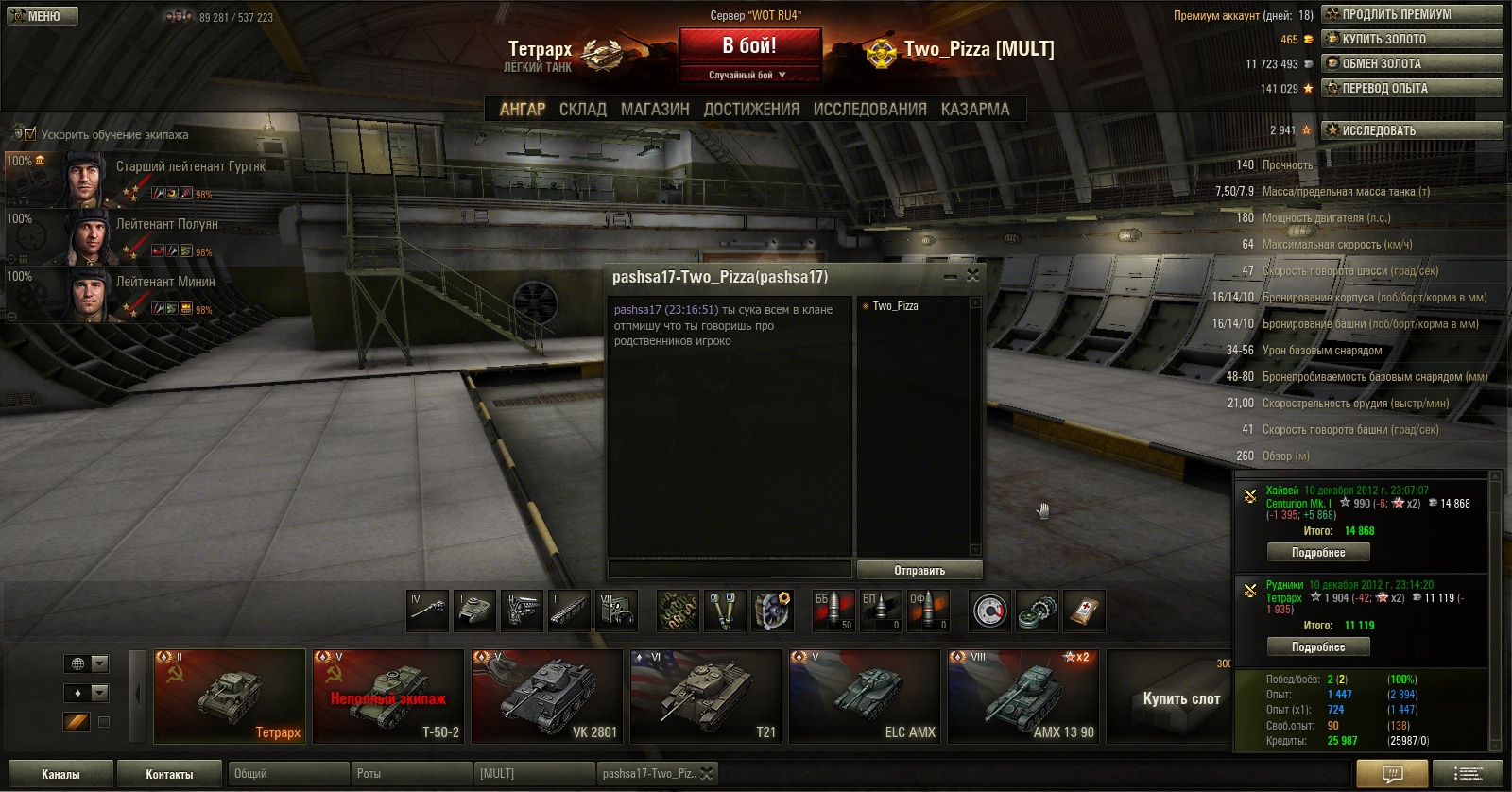Select the T-50-2 tank in carousel
This screenshot has width=1512, height=792.
(x=388, y=696)
